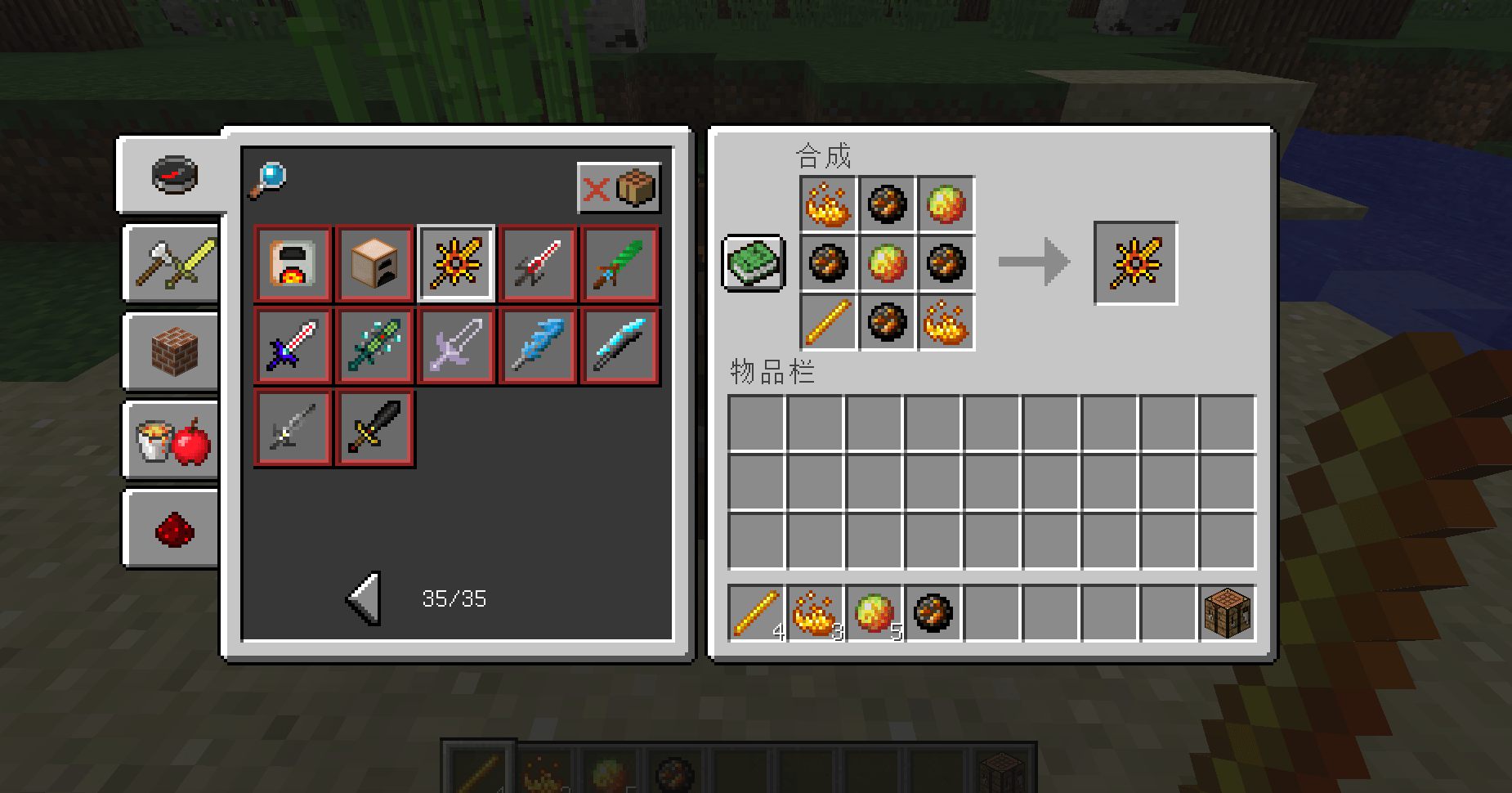Go to the previous recipe page
The height and width of the screenshot is (793, 1512).
[365, 598]
